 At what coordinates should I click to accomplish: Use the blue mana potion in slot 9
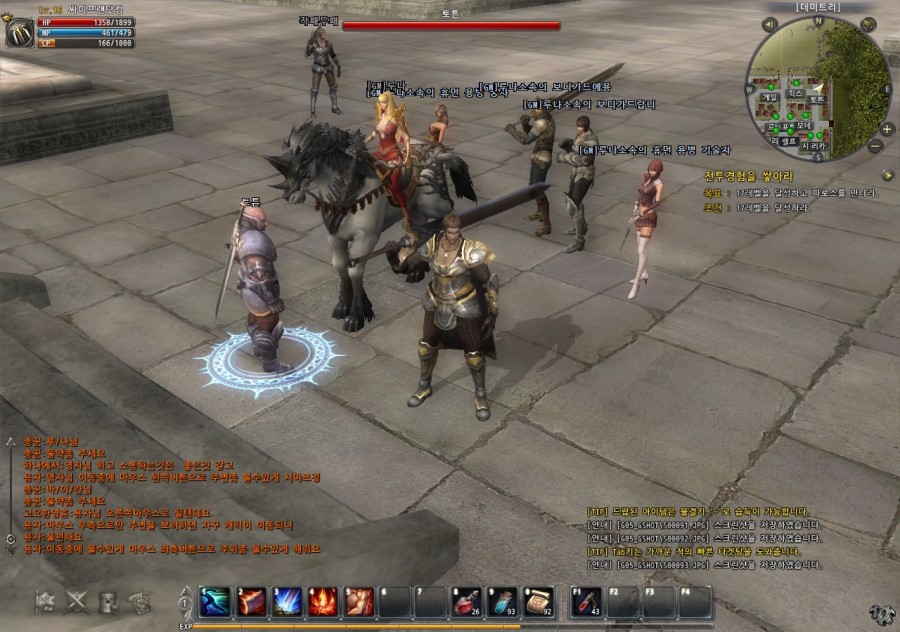coord(503,601)
